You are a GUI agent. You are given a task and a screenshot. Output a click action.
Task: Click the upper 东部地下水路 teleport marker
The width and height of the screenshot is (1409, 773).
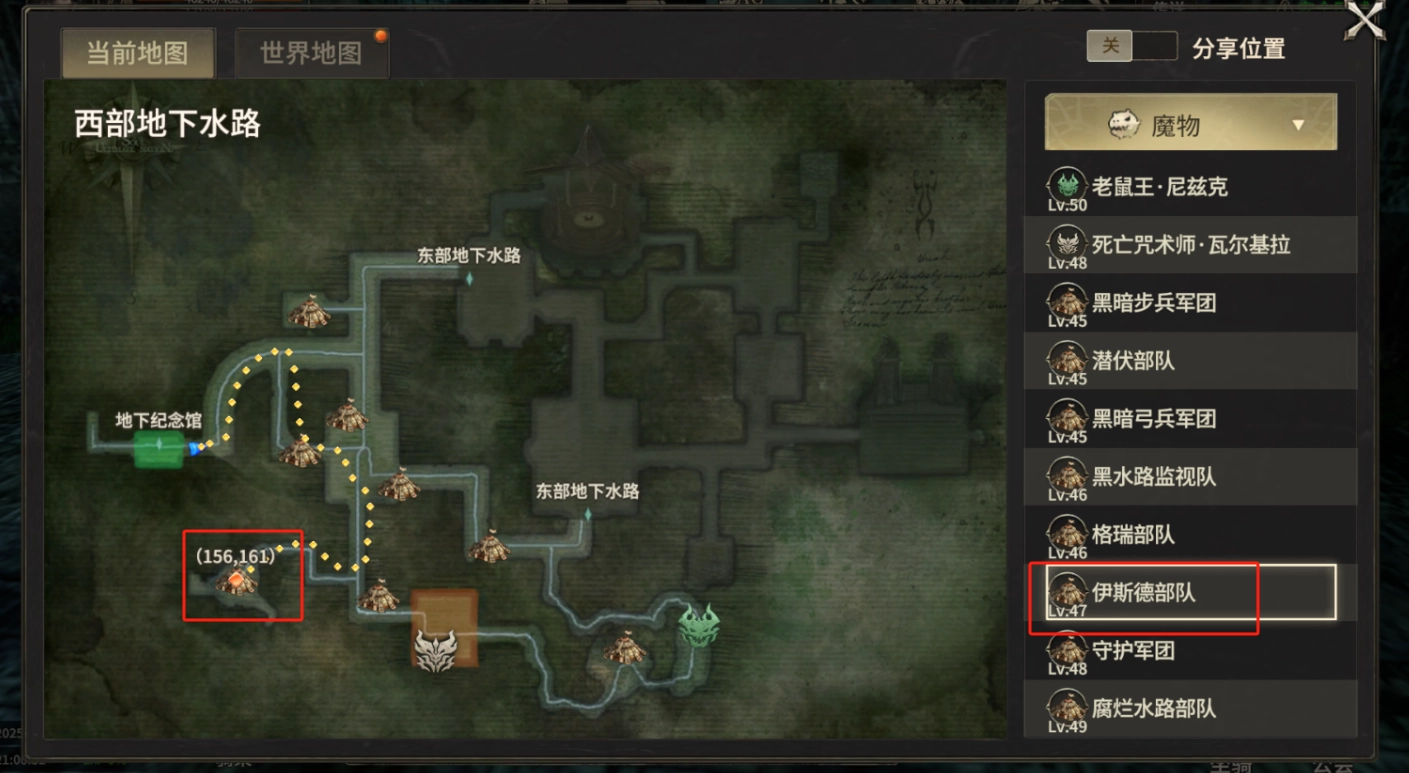[471, 280]
